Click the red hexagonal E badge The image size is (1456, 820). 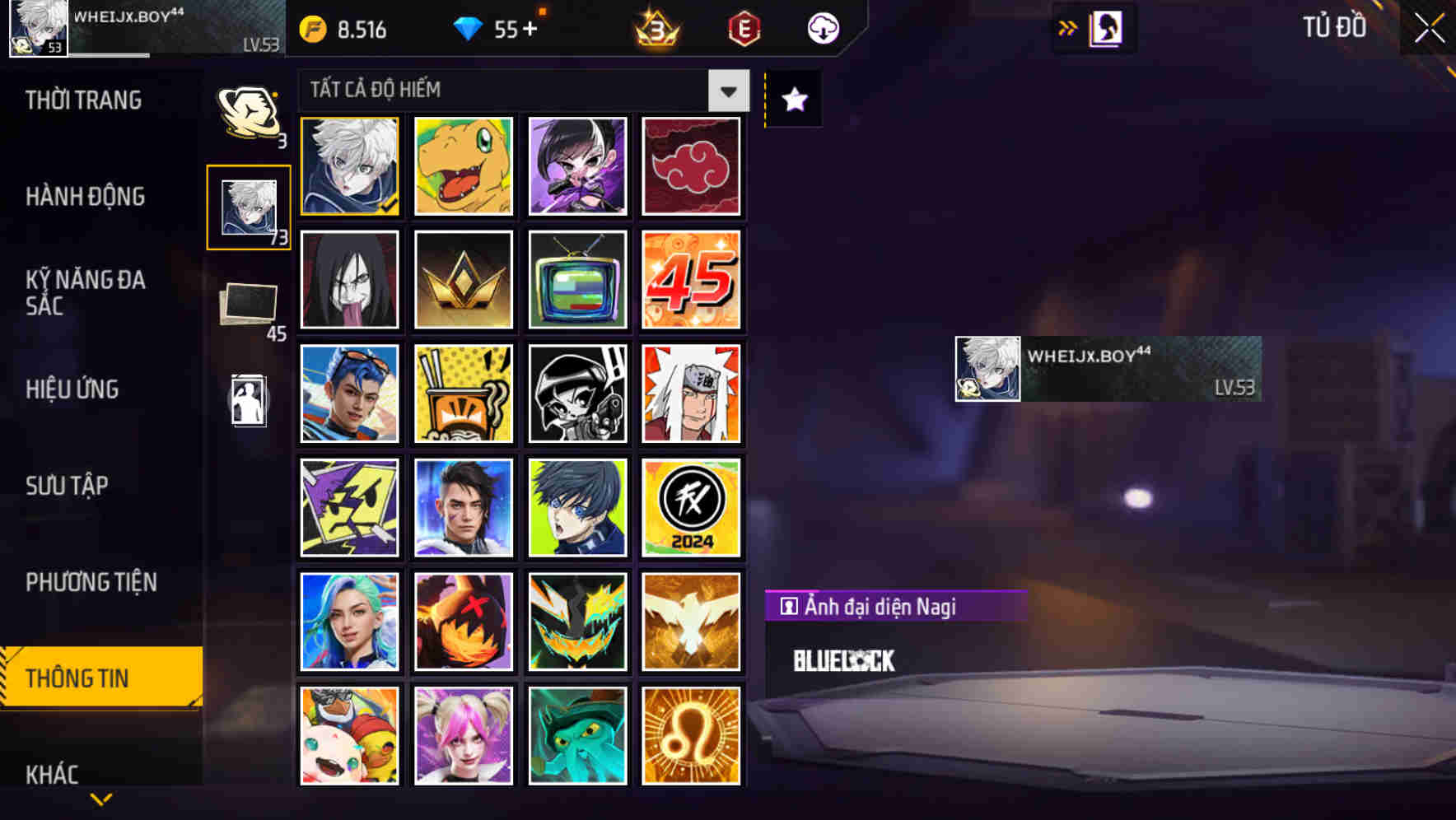[744, 28]
